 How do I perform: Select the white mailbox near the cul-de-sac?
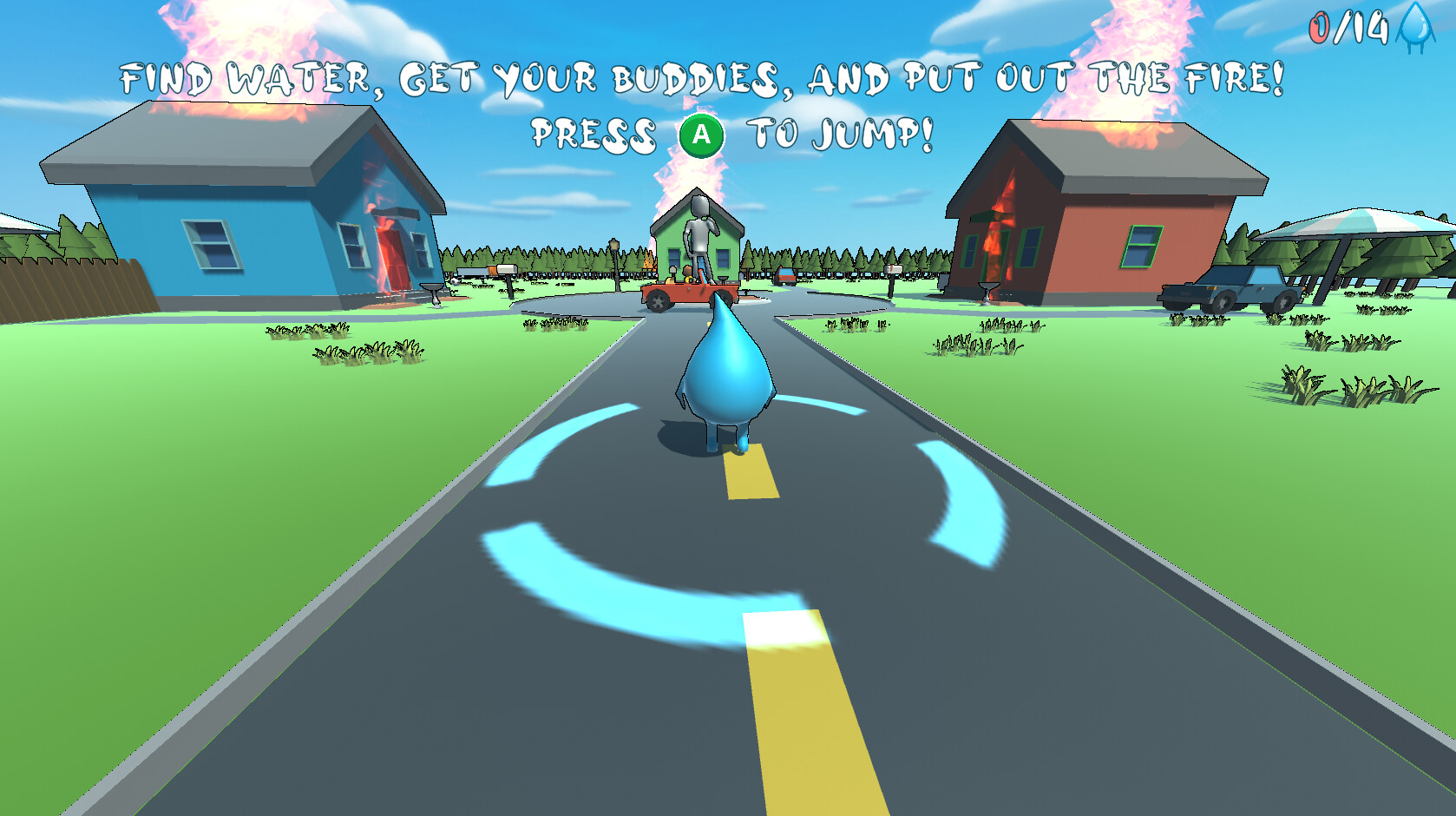click(893, 269)
